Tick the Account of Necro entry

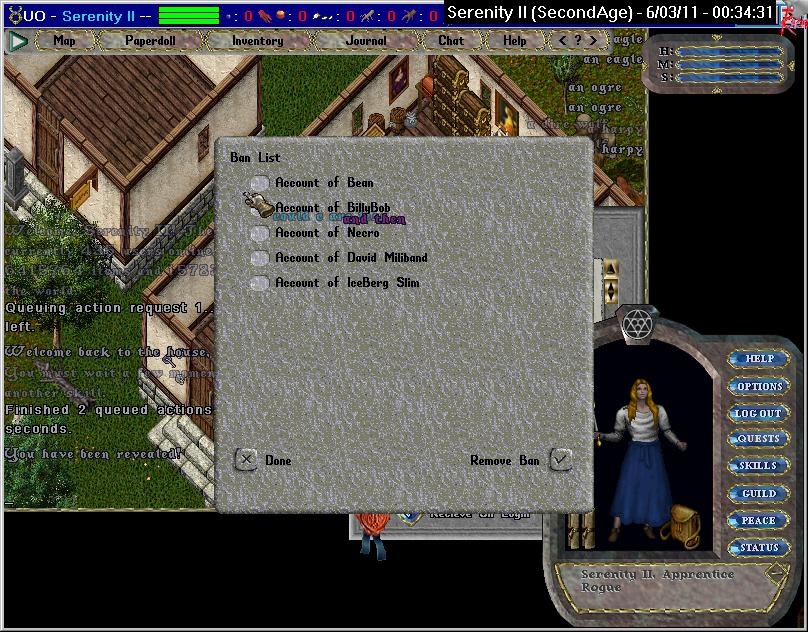[x=260, y=233]
